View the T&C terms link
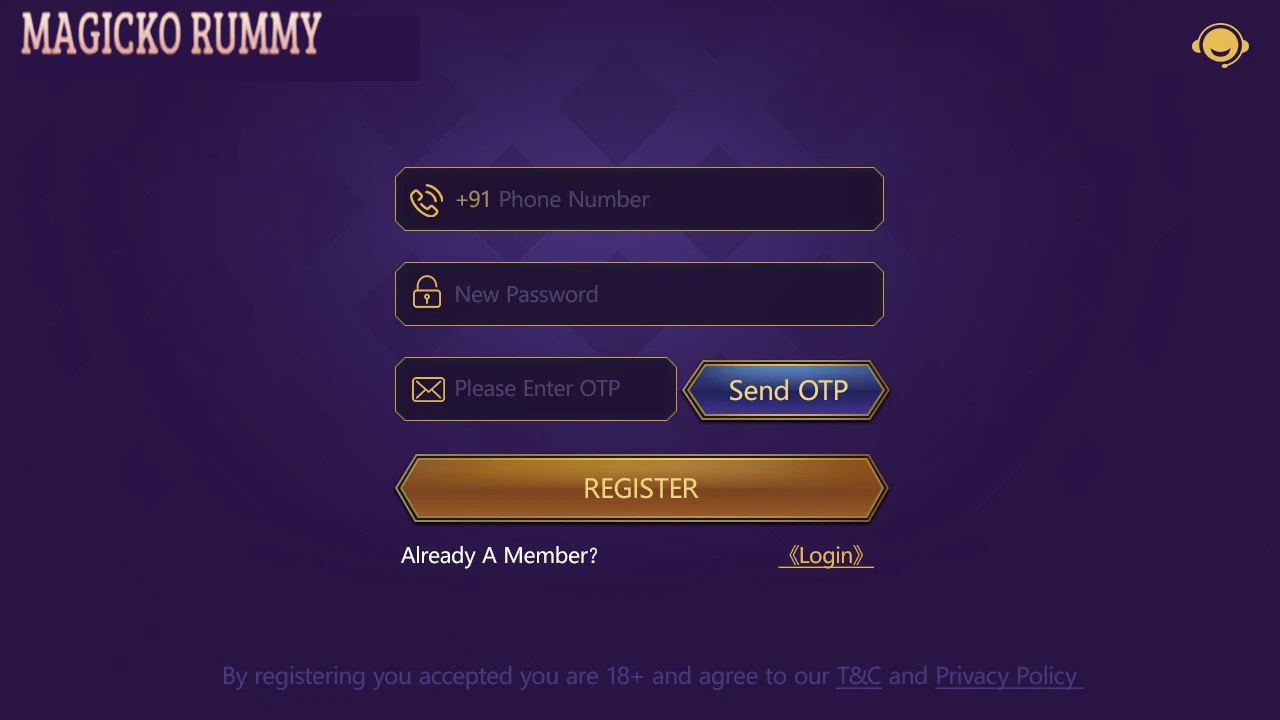 point(858,676)
